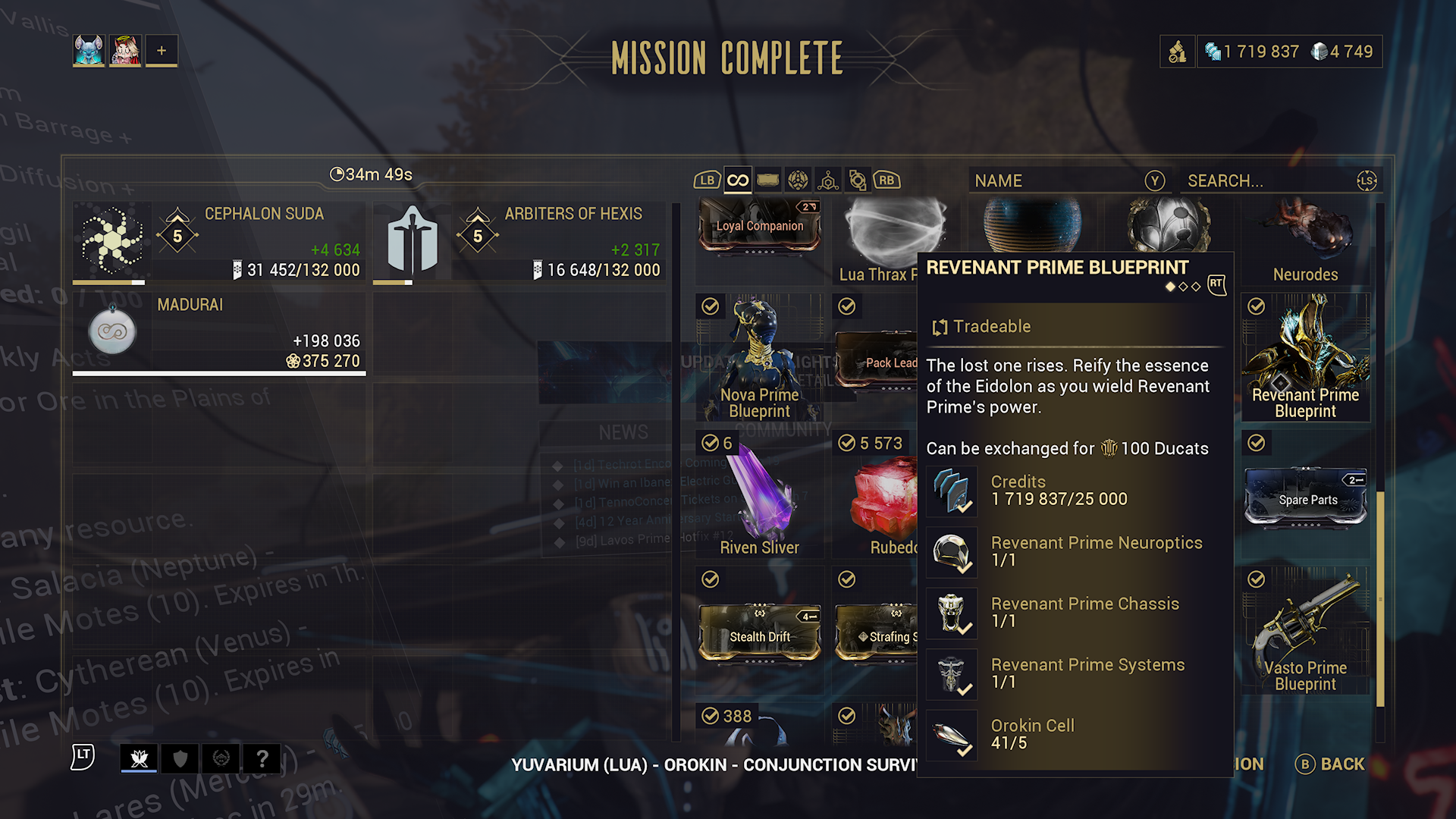Select the Revenant Prime Blueprint tile

point(1305,358)
